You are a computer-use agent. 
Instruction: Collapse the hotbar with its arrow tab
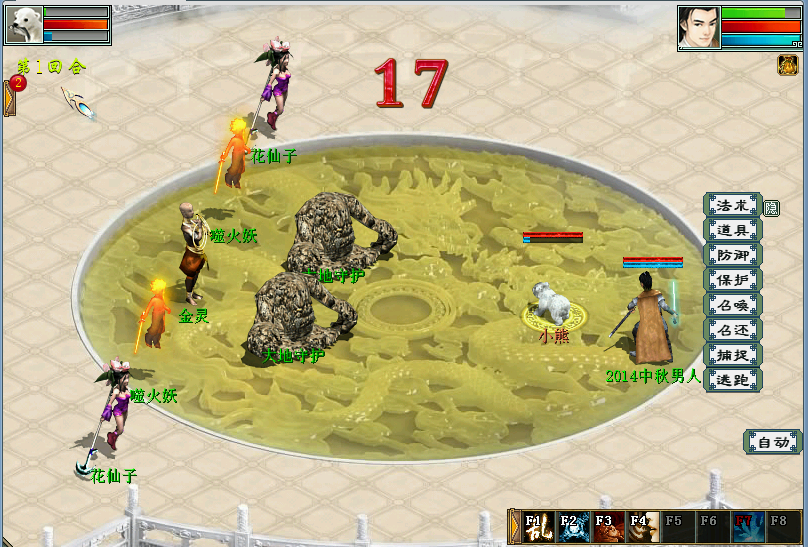click(x=514, y=527)
